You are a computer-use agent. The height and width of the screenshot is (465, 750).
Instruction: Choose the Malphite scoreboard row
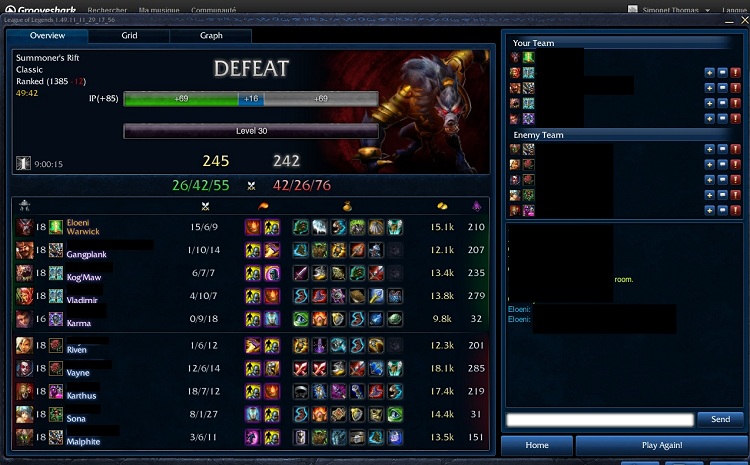pos(250,436)
